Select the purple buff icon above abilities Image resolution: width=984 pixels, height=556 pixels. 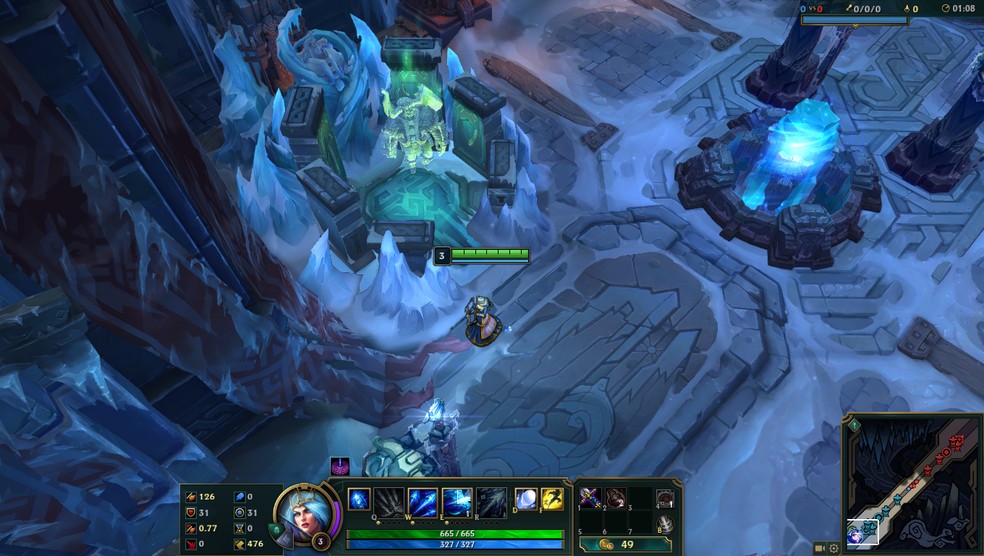pos(339,466)
